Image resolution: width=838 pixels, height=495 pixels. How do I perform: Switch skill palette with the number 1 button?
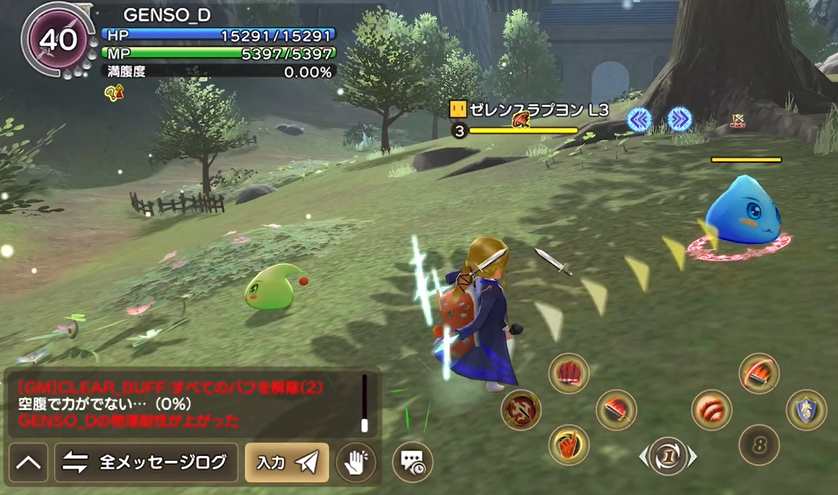pos(667,456)
